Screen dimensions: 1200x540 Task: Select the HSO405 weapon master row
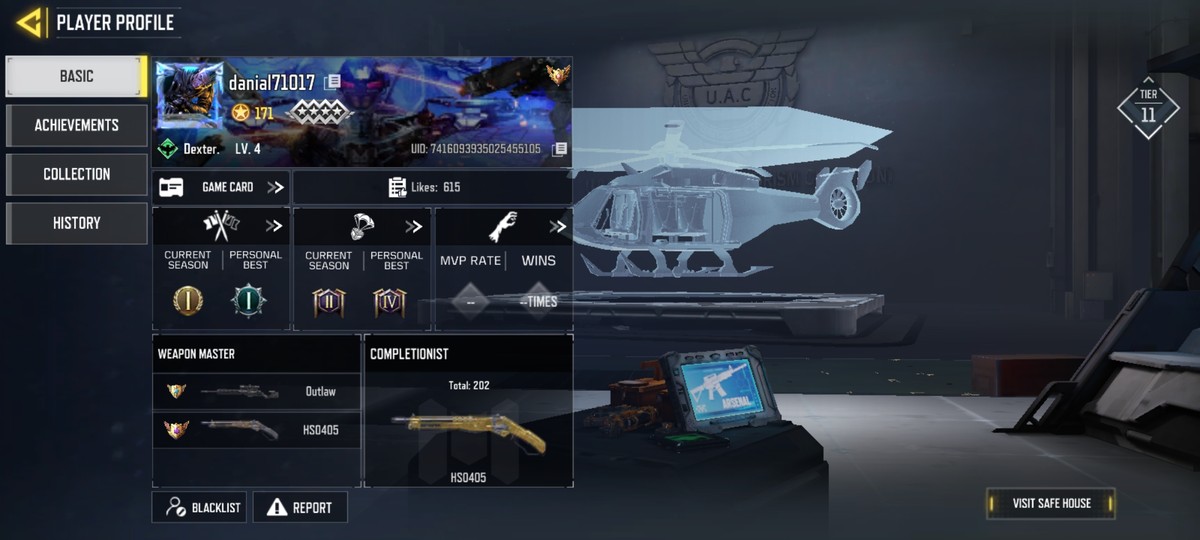pos(256,430)
